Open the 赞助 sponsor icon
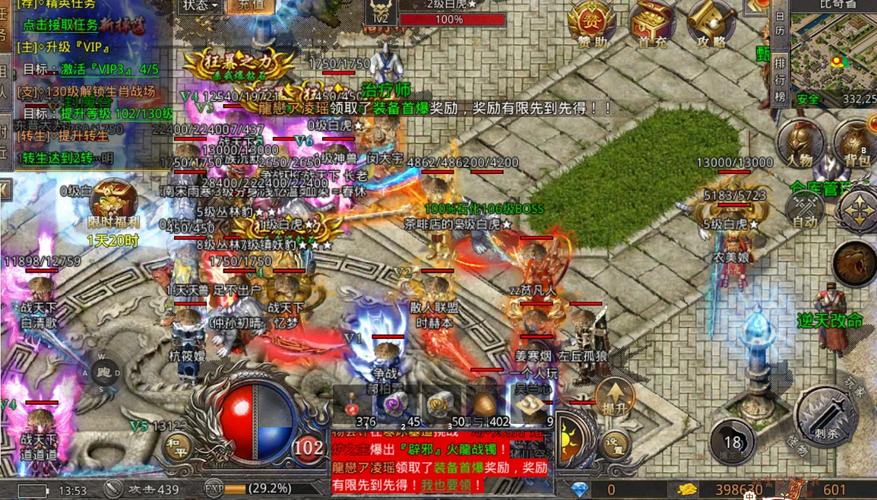Viewport: 877px width, 500px height. click(x=591, y=20)
